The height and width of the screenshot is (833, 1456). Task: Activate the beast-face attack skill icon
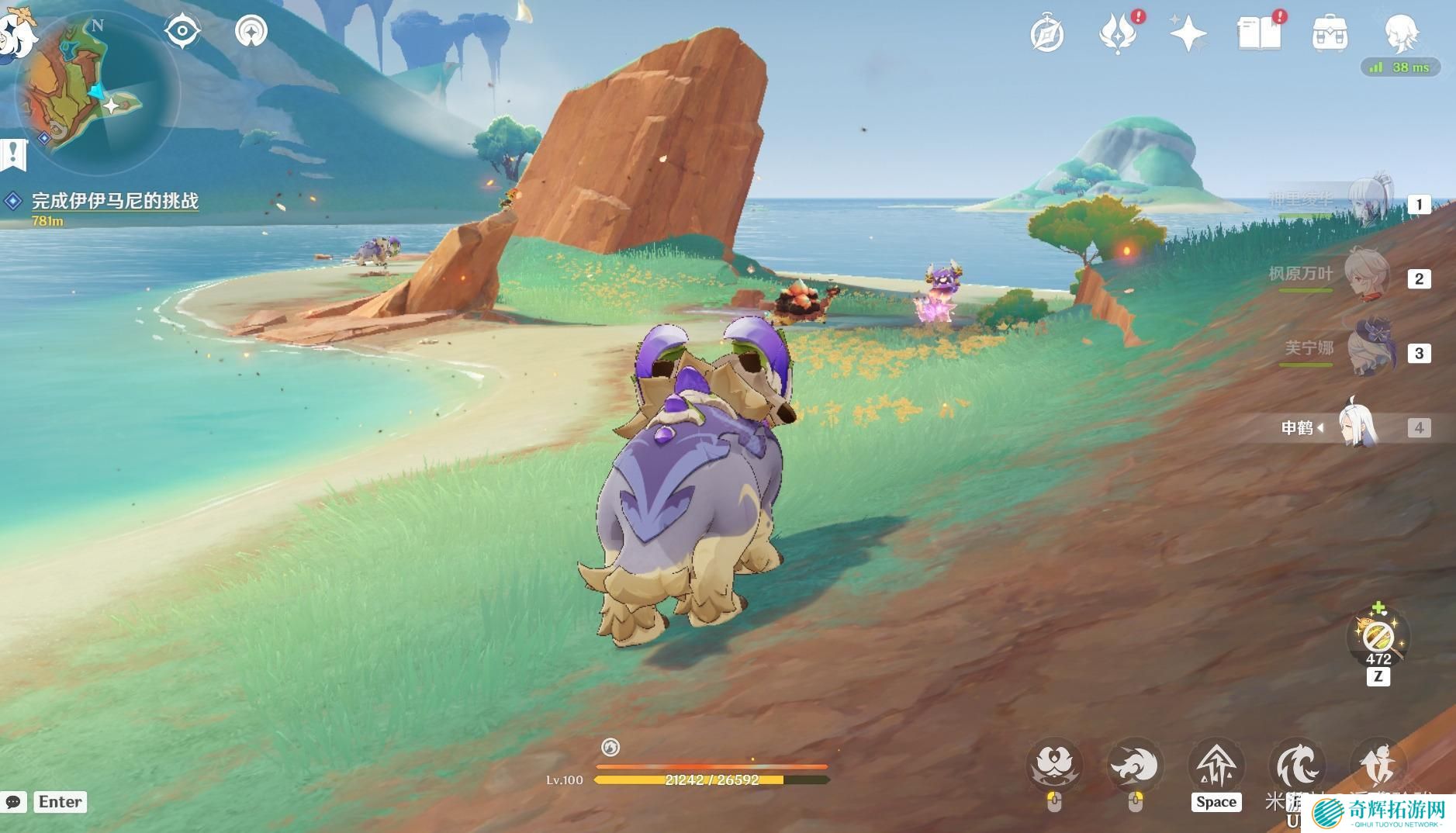pyautogui.click(x=1054, y=766)
